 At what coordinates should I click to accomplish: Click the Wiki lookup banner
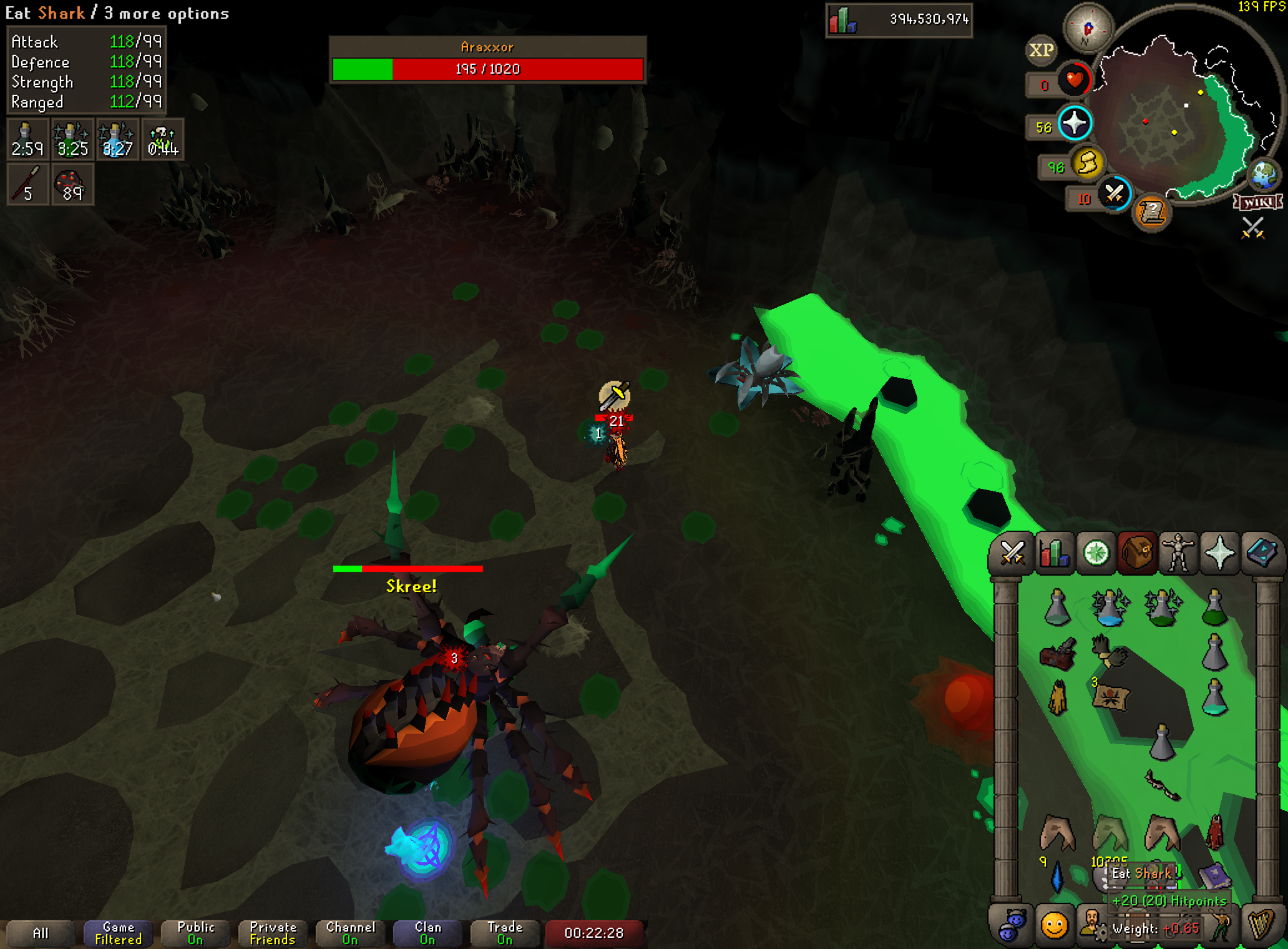[1257, 202]
